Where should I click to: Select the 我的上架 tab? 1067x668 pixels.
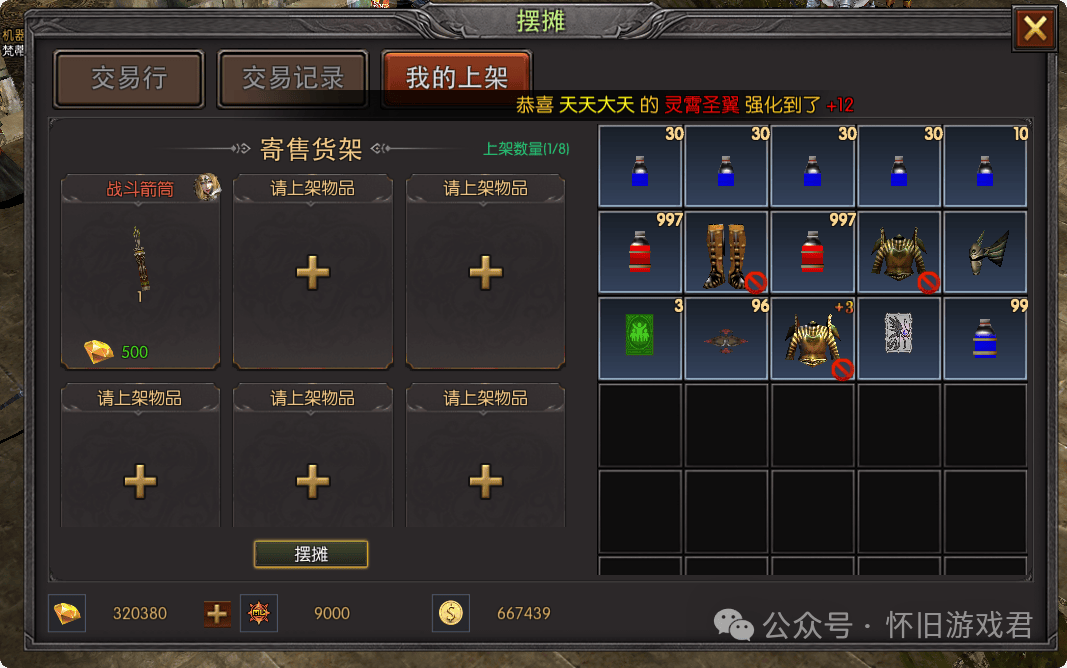(456, 78)
